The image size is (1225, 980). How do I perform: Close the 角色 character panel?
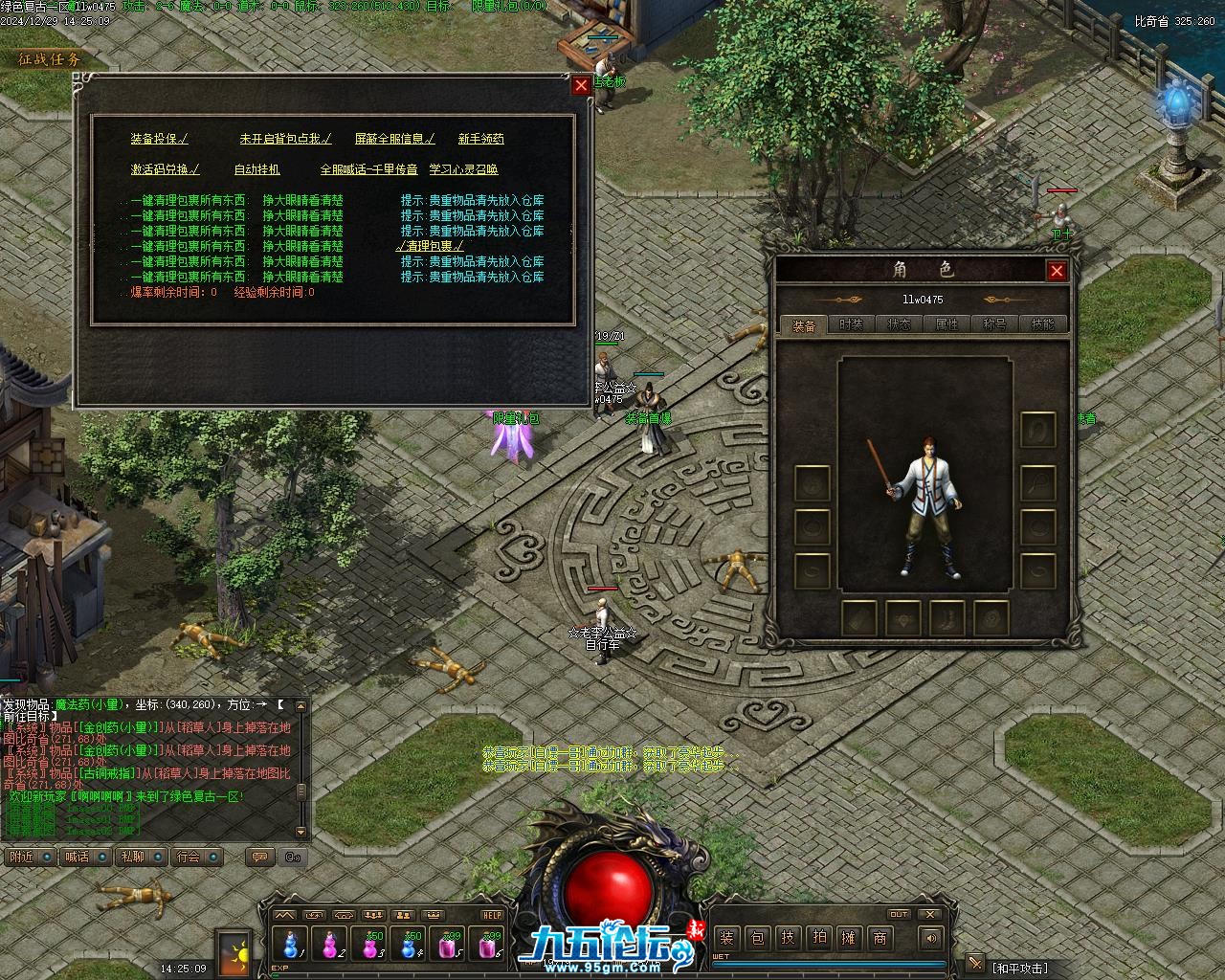1057,271
